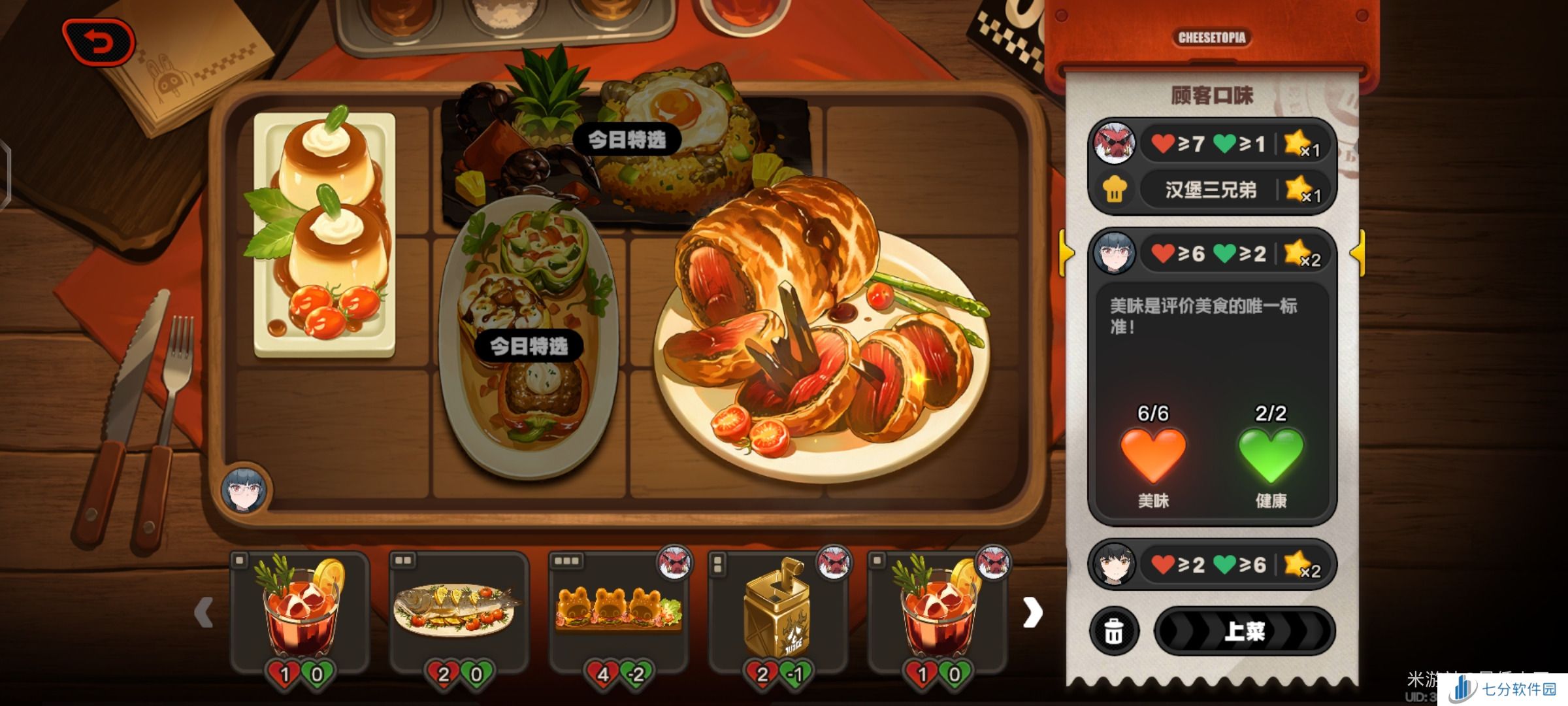
Task: Select the boar customer's taste requirement row
Action: (x=1212, y=143)
